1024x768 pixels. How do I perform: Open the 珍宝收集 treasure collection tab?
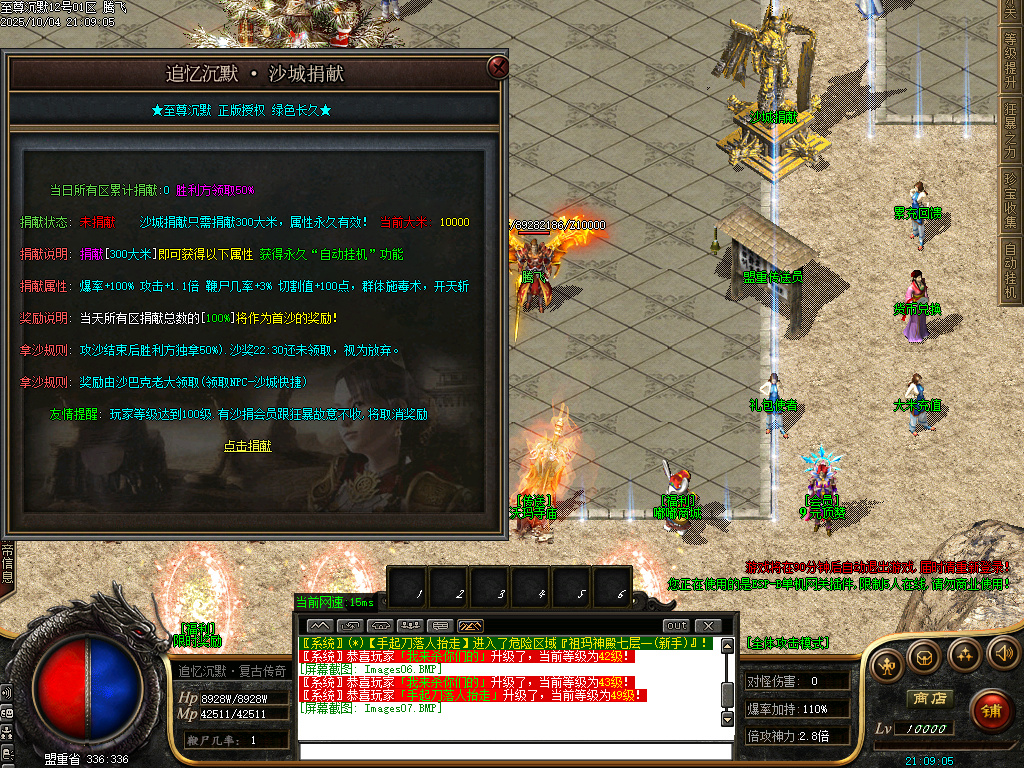[x=1011, y=200]
